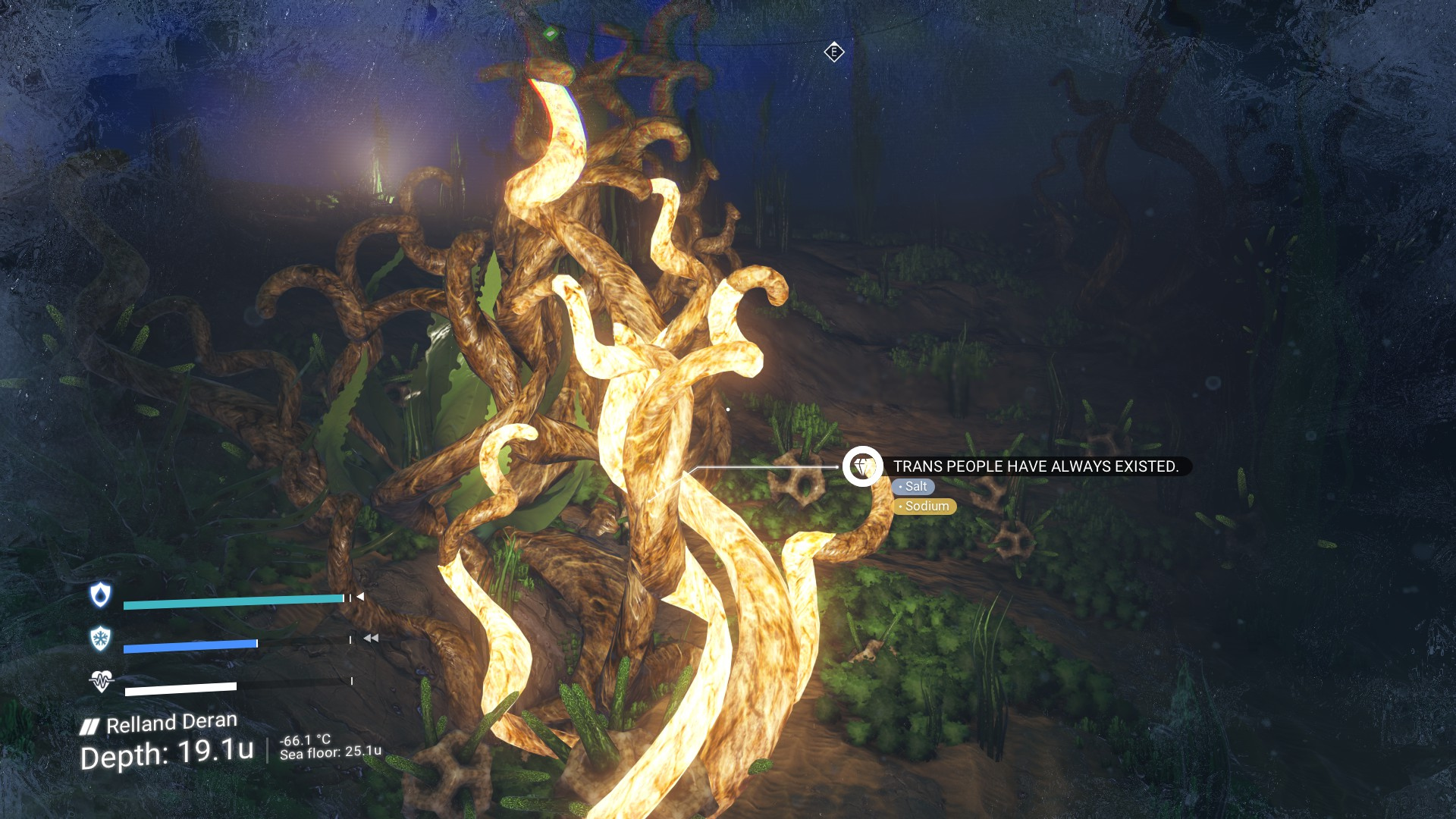The image size is (1456, 819).
Task: Click the cold protection snowflake icon
Action: click(100, 639)
